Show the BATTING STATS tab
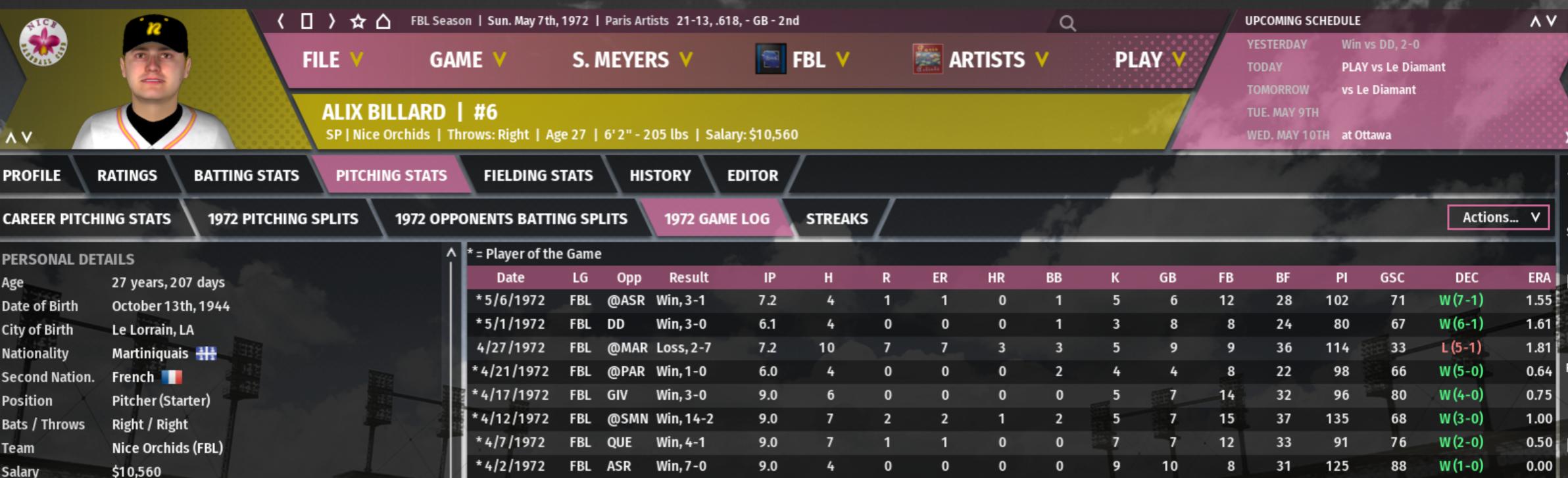 pos(246,176)
